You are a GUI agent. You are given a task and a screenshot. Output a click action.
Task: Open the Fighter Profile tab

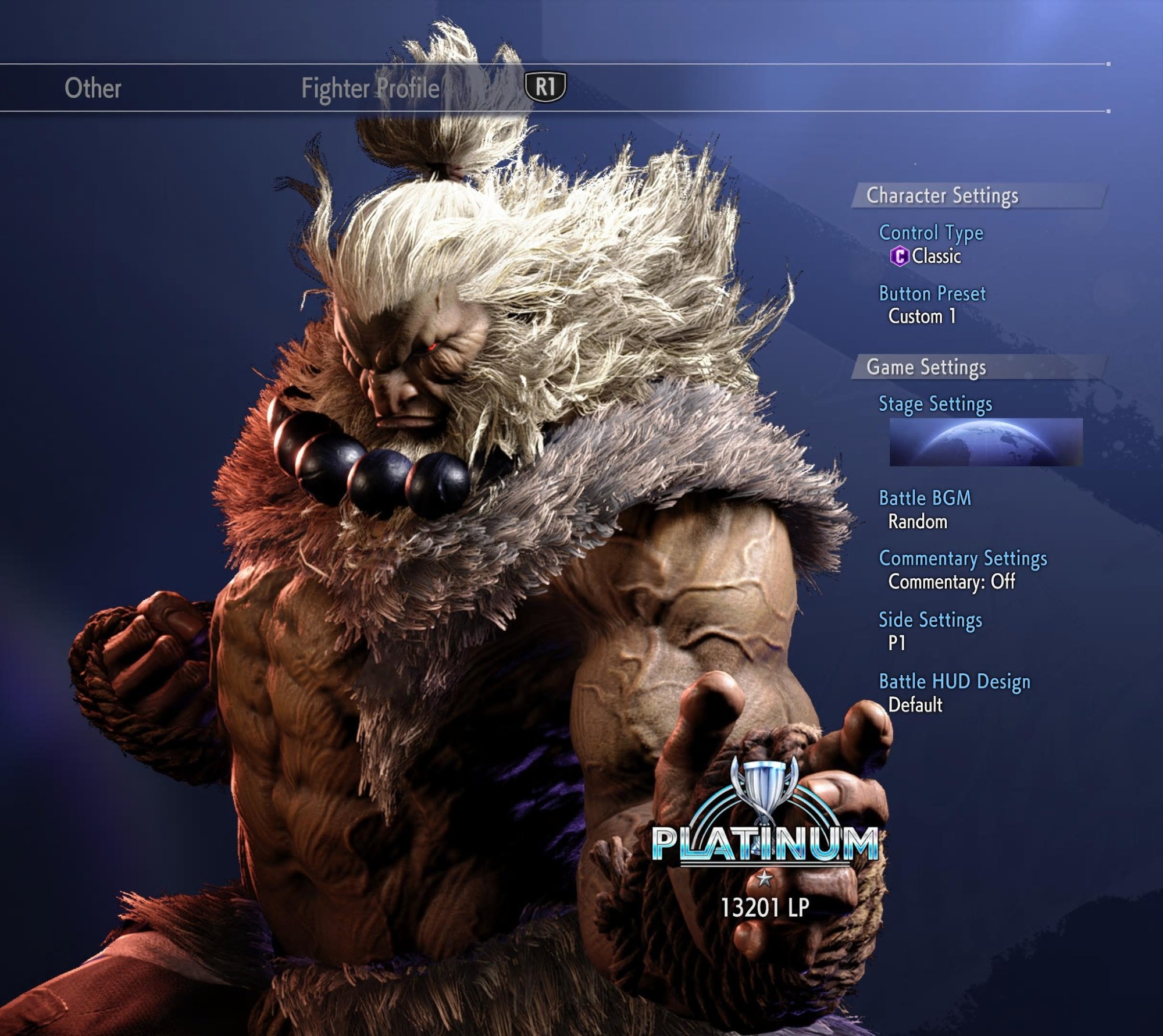coord(370,88)
